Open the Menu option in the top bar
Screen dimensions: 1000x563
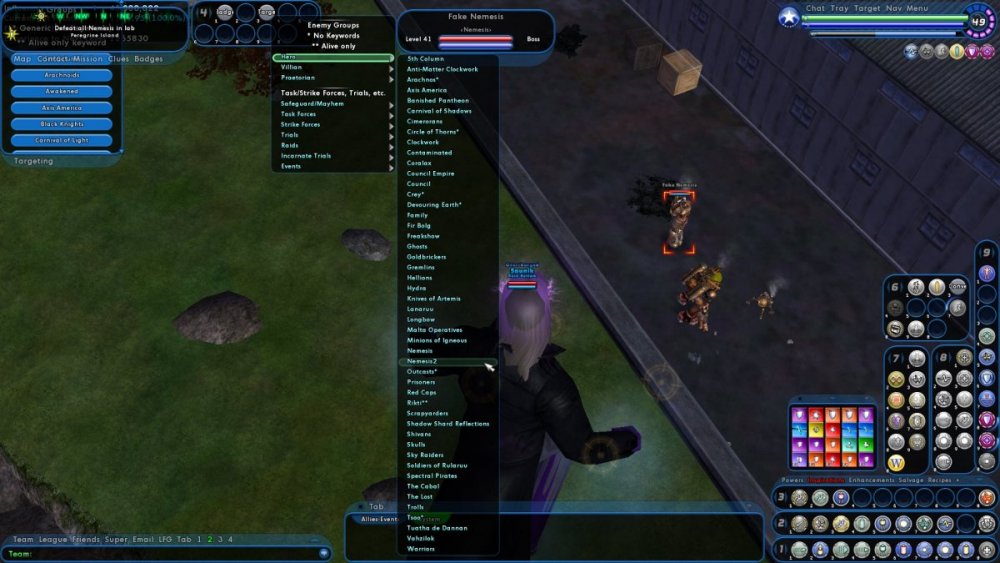point(917,8)
